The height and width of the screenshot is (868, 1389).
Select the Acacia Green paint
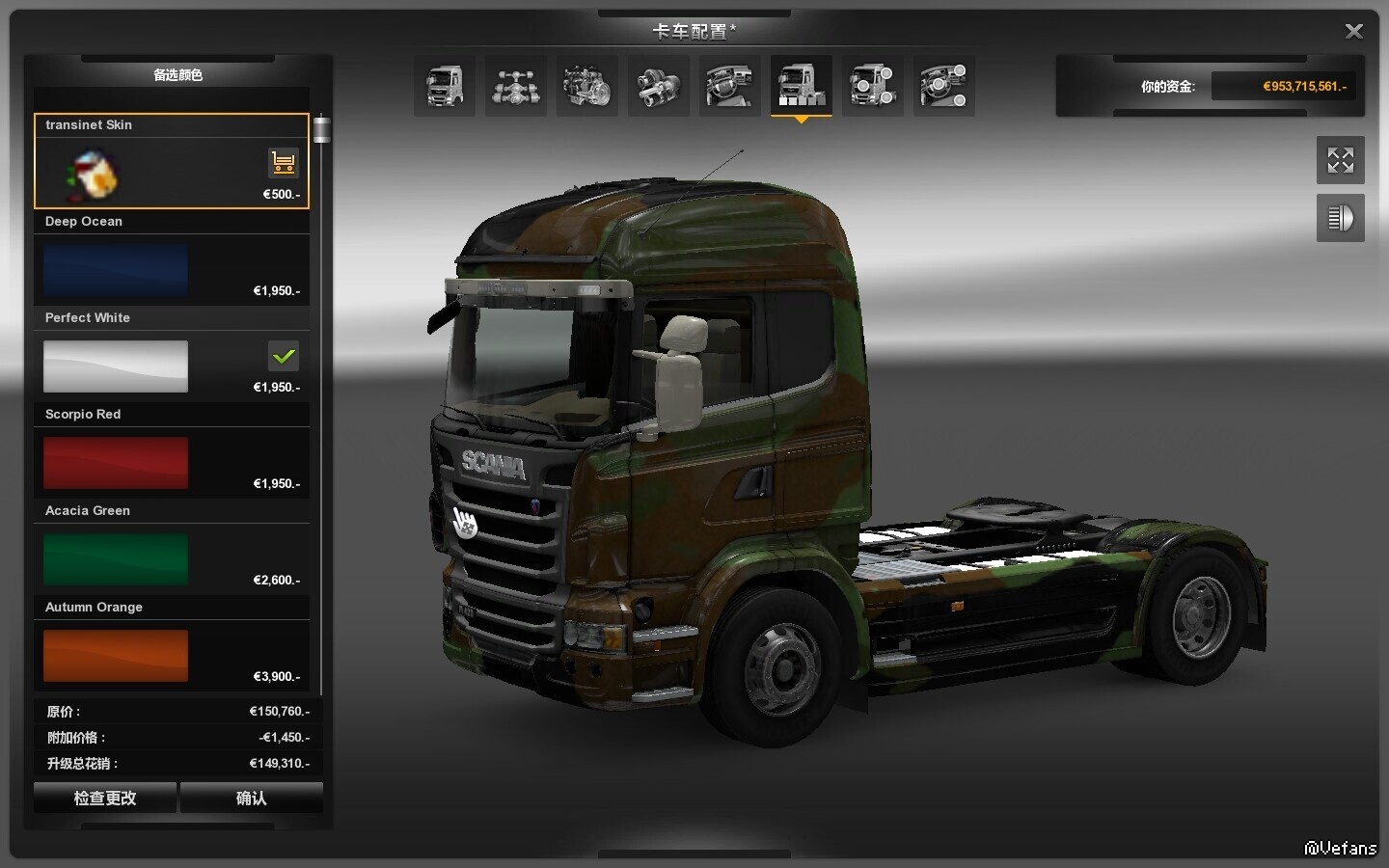tap(116, 559)
